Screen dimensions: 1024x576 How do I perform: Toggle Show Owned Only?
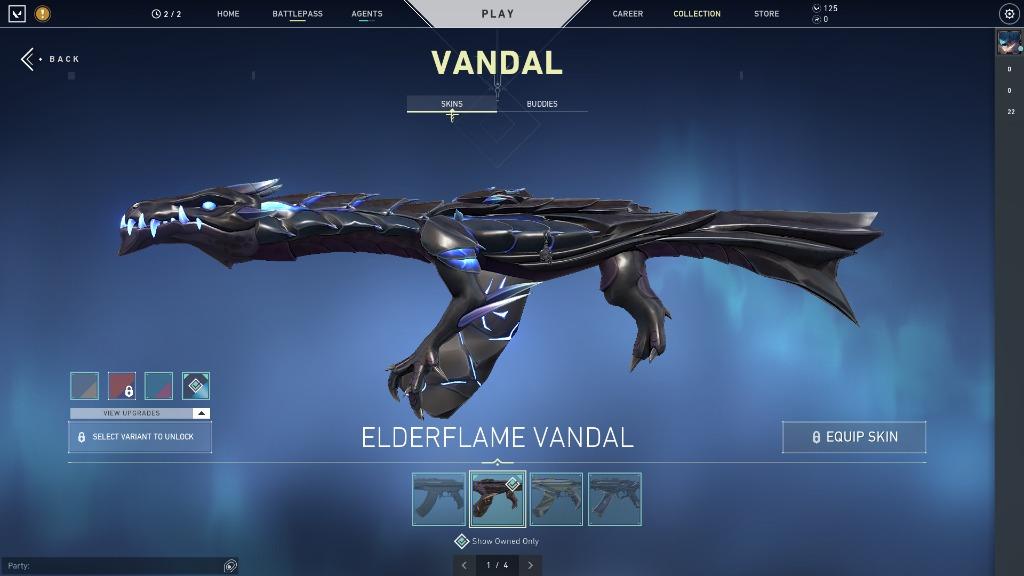click(x=462, y=541)
